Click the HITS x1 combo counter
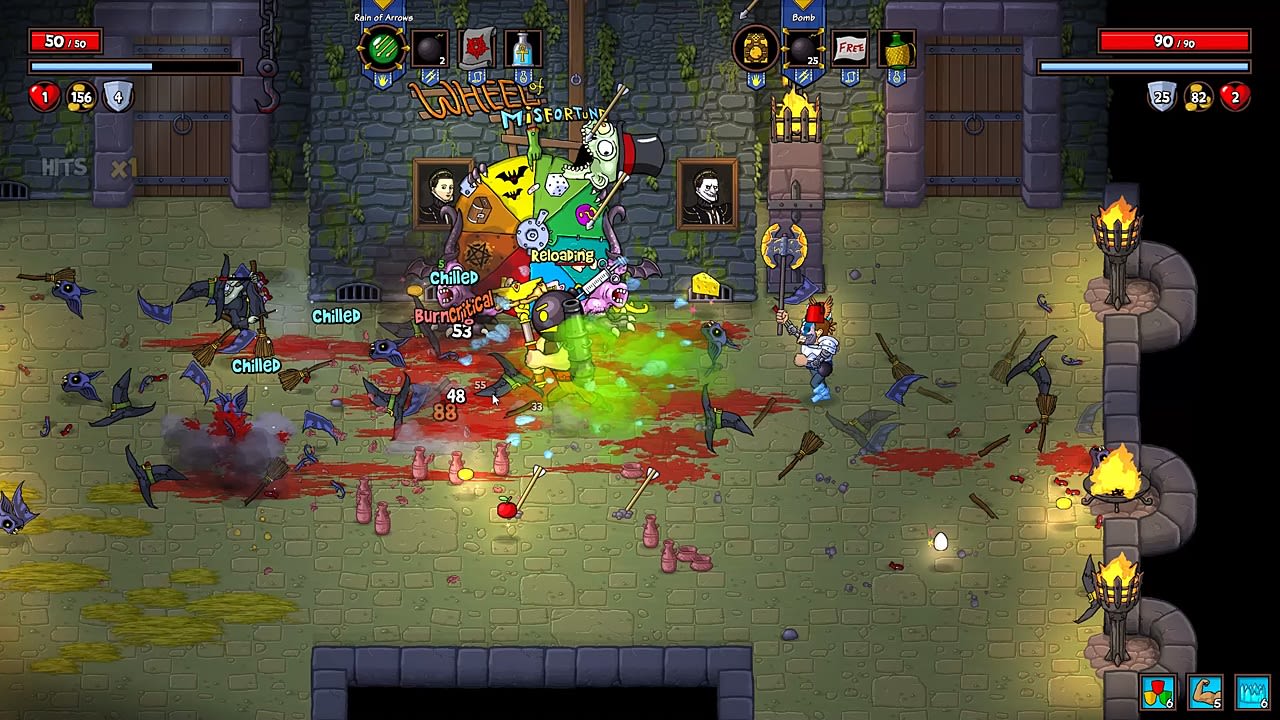The image size is (1280, 720). 90,168
